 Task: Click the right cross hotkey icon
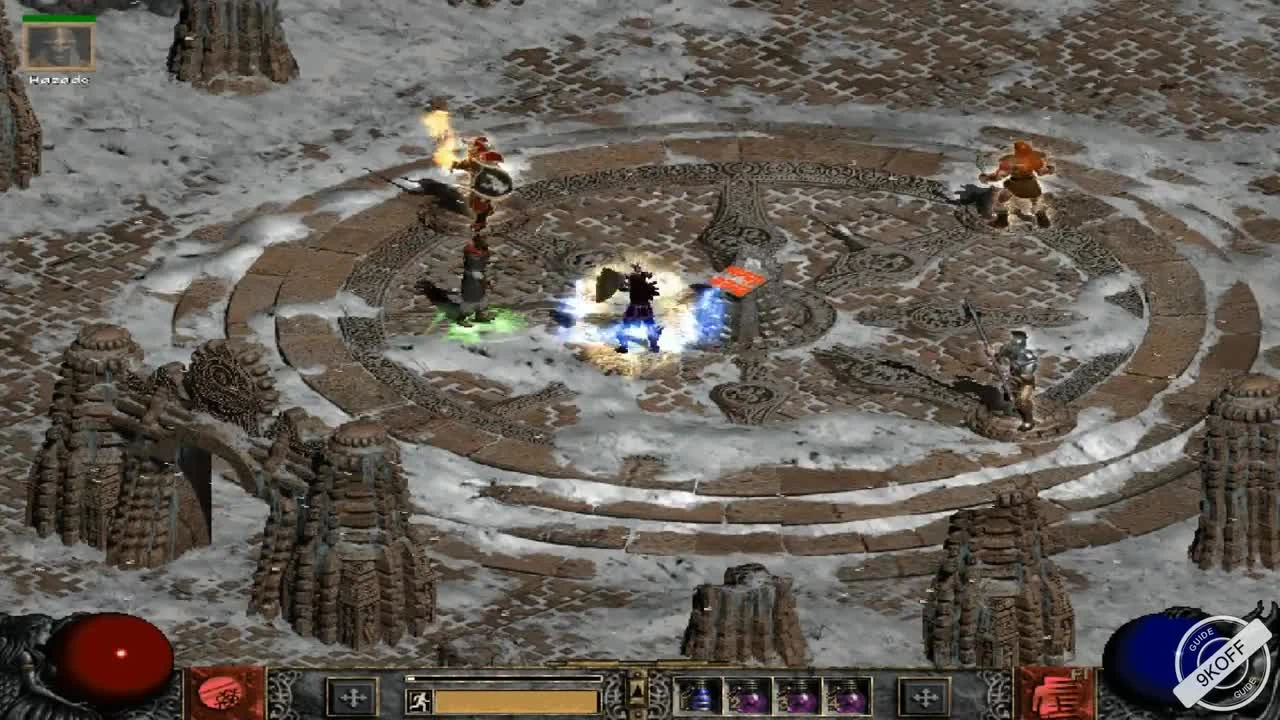[x=925, y=697]
